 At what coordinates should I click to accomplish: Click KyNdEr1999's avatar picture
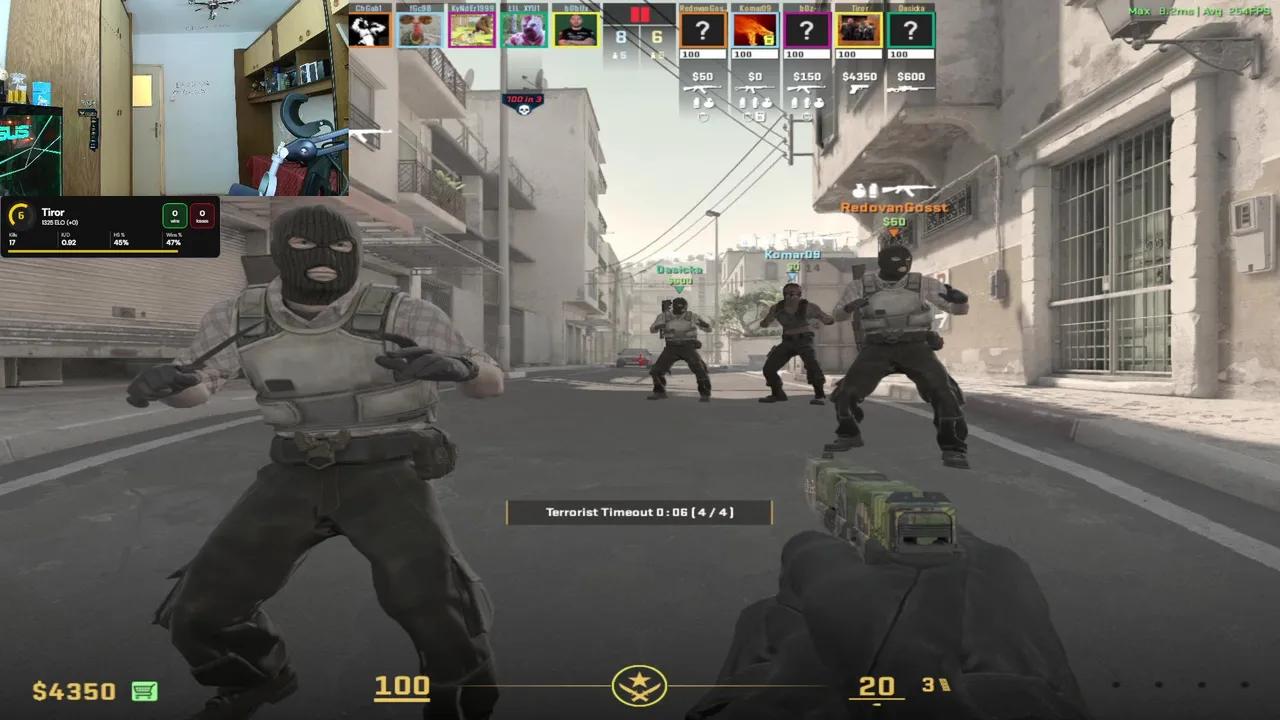474,28
